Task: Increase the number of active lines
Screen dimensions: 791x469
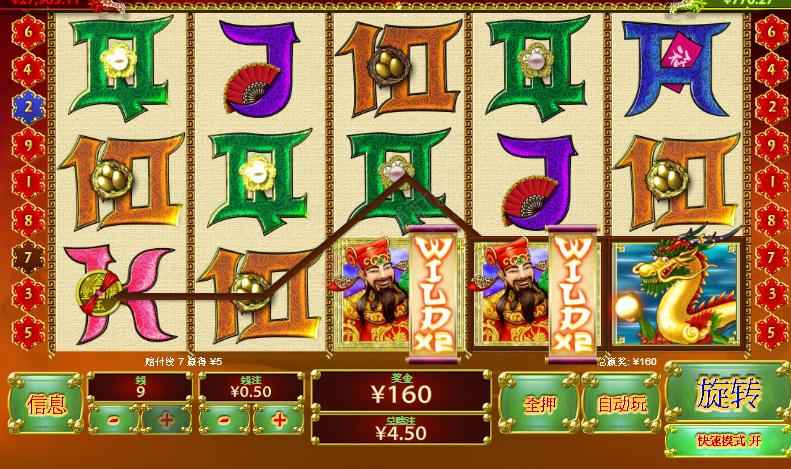Action: 166,420
